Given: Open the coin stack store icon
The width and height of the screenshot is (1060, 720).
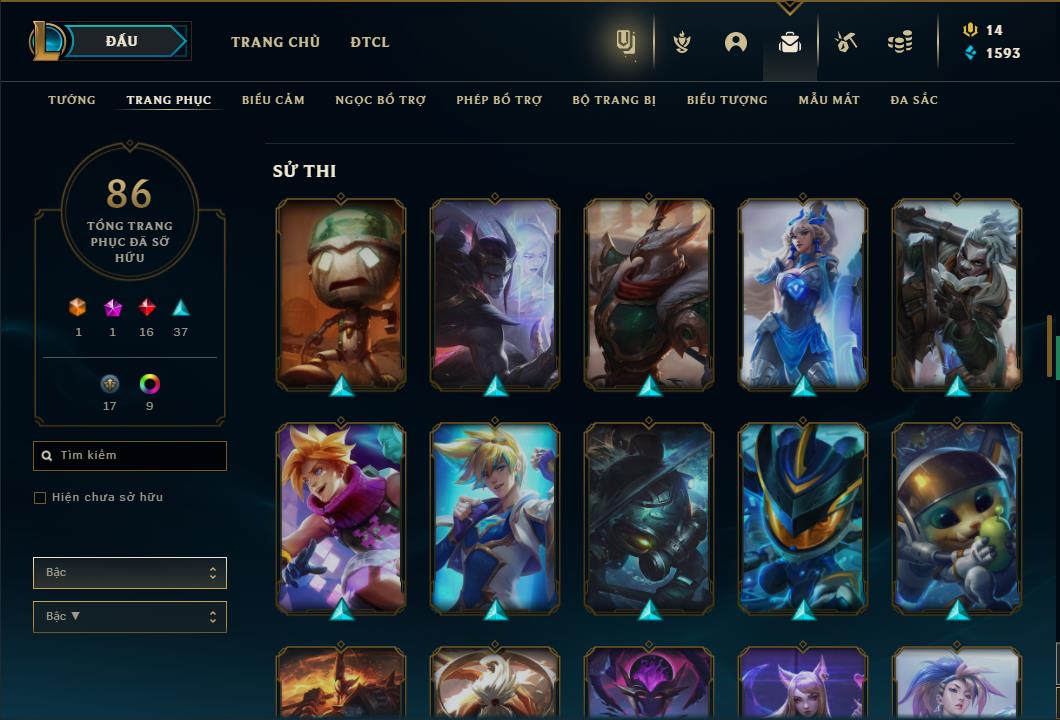Looking at the screenshot, I should pos(900,42).
